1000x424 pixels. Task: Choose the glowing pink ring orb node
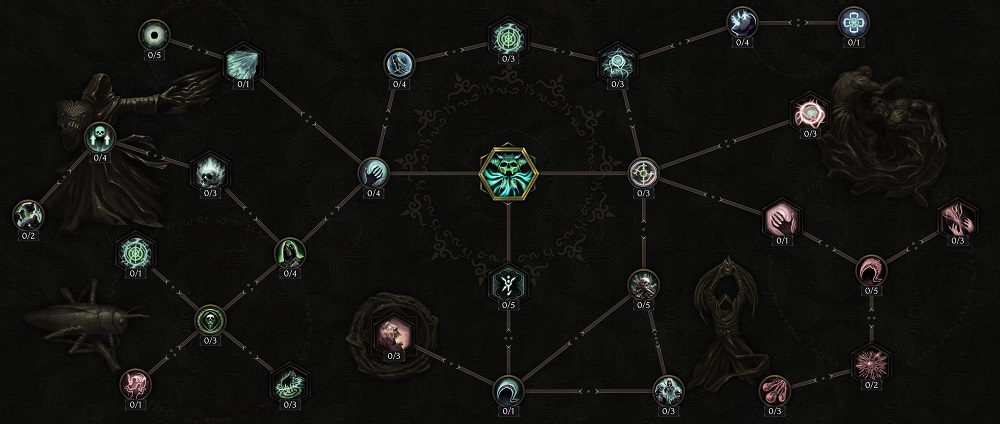(808, 110)
